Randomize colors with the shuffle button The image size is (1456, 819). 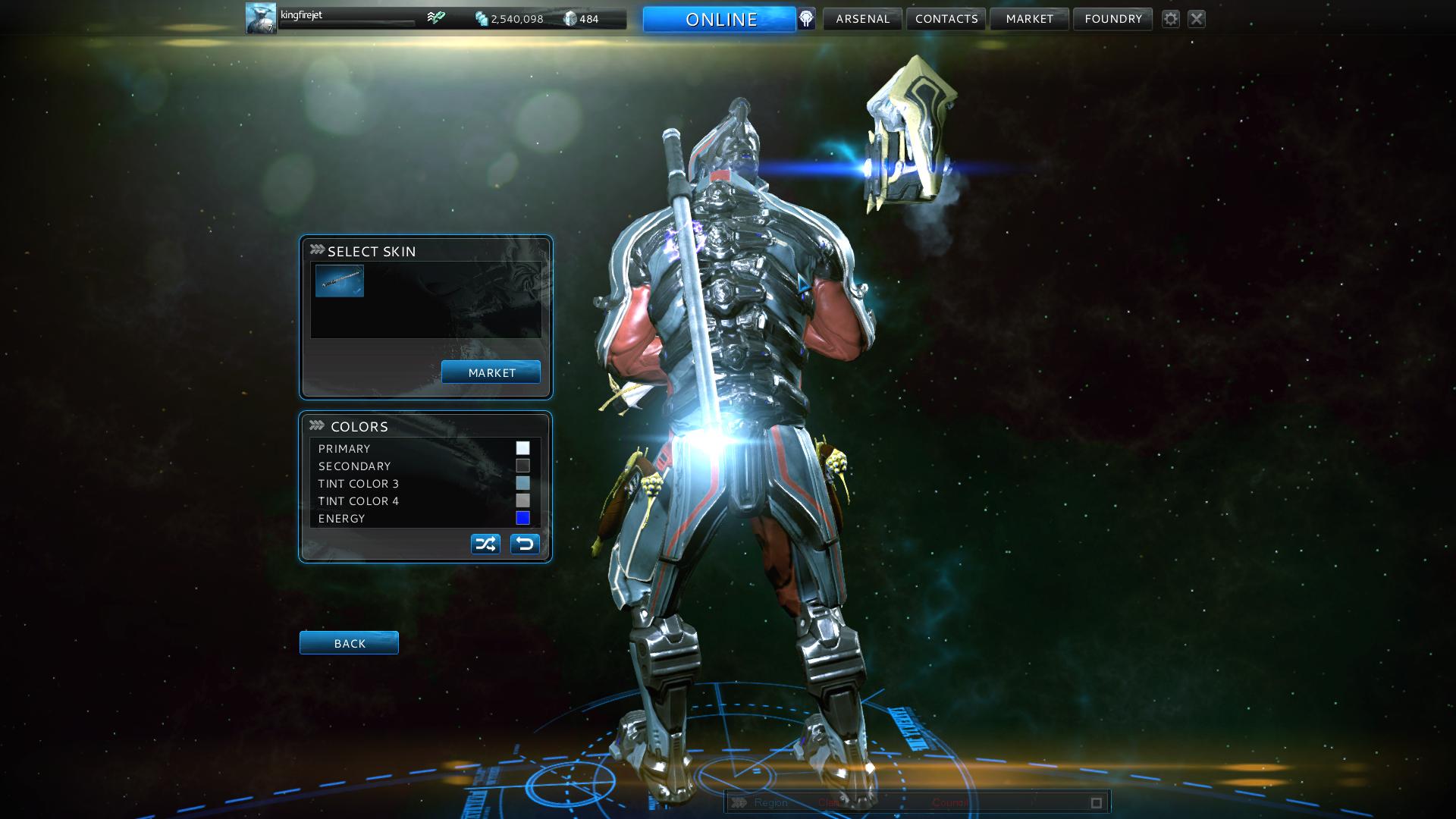coord(485,544)
